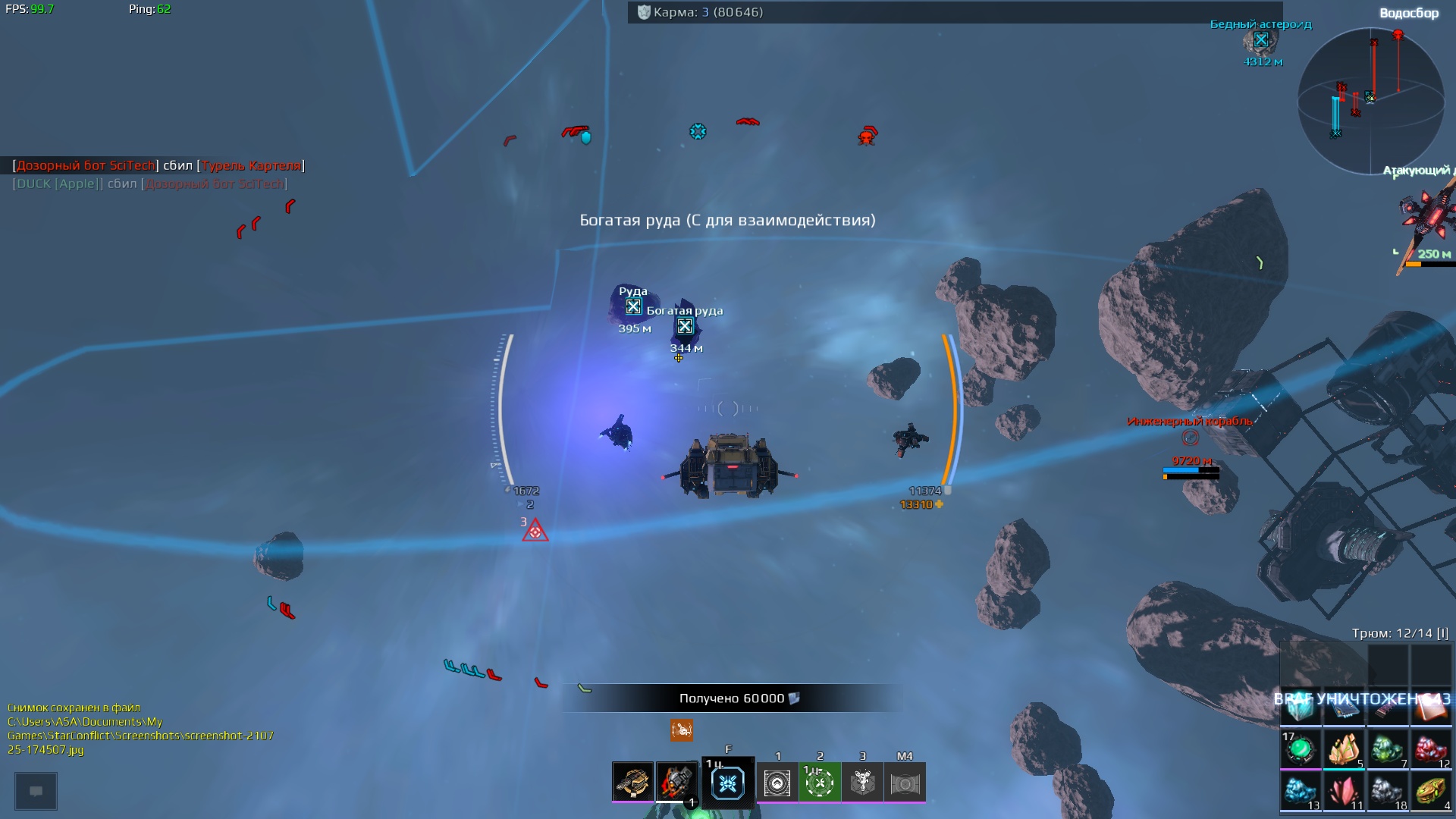Activate the green repair module
Screen dimensions: 1456x819
820,783
